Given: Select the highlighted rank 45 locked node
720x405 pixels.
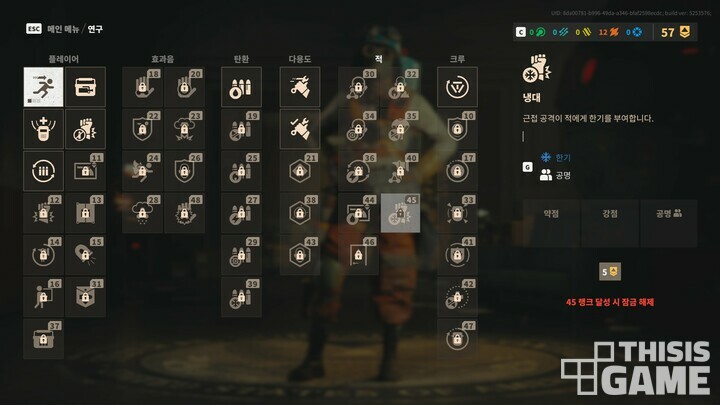Looking at the screenshot, I should point(400,213).
